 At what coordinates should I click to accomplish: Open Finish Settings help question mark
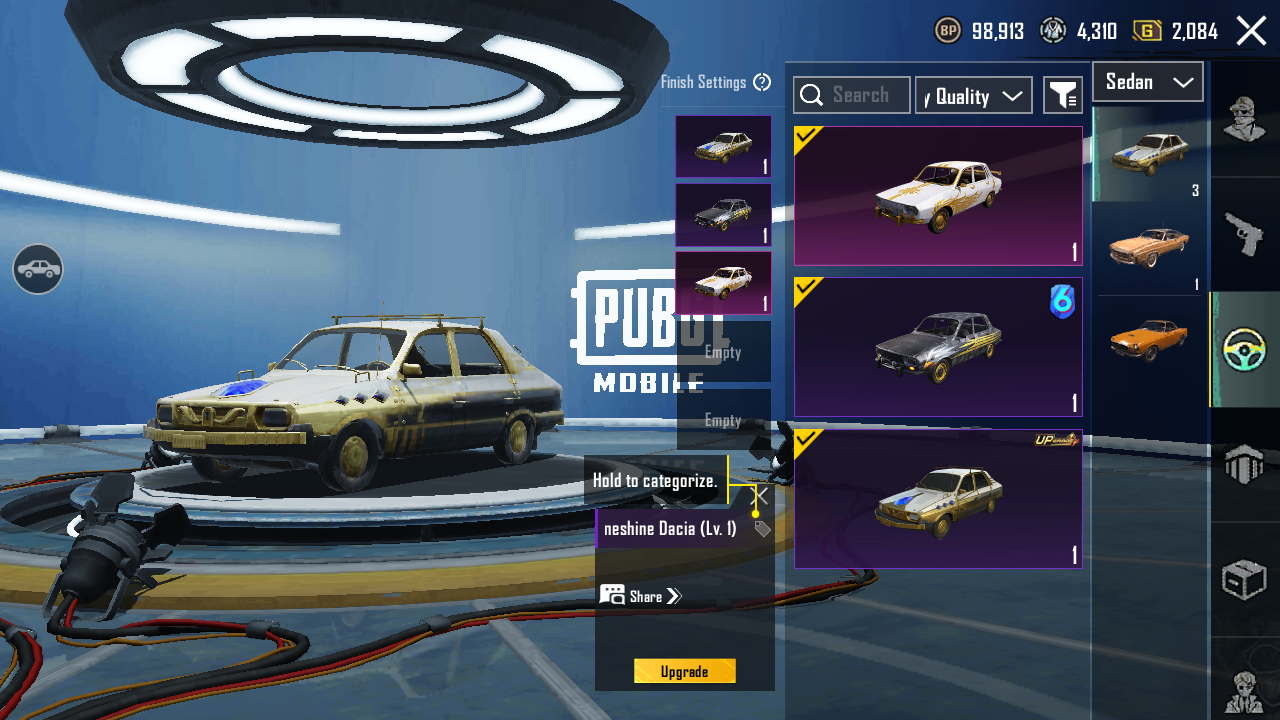click(762, 82)
